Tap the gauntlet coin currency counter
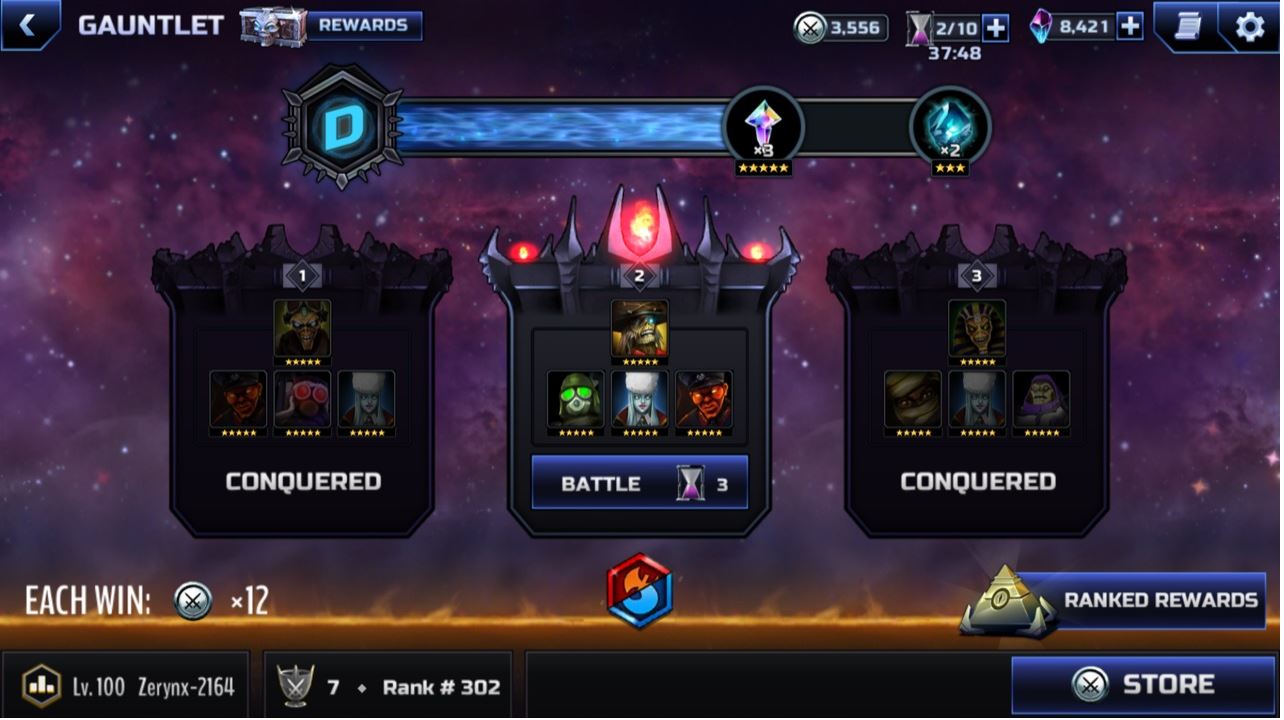This screenshot has height=720, width=1284. 841,27
